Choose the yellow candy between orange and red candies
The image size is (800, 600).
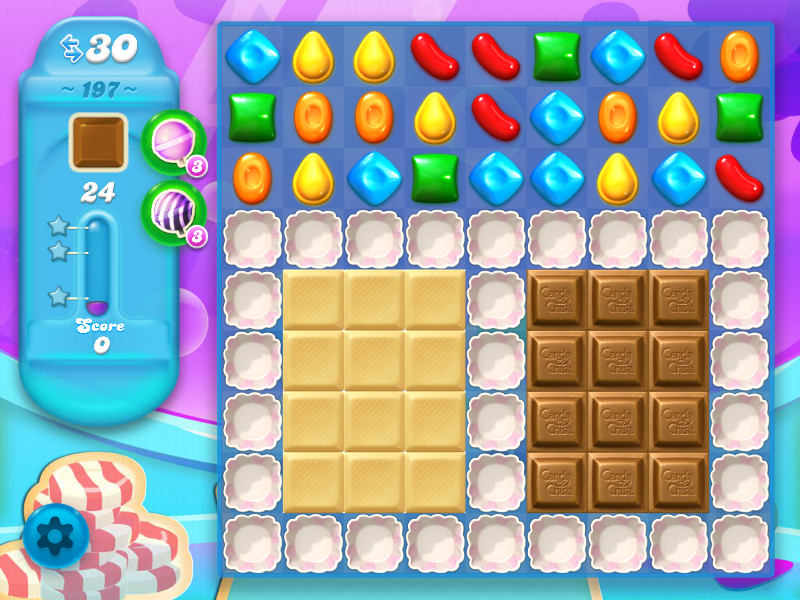pos(435,117)
